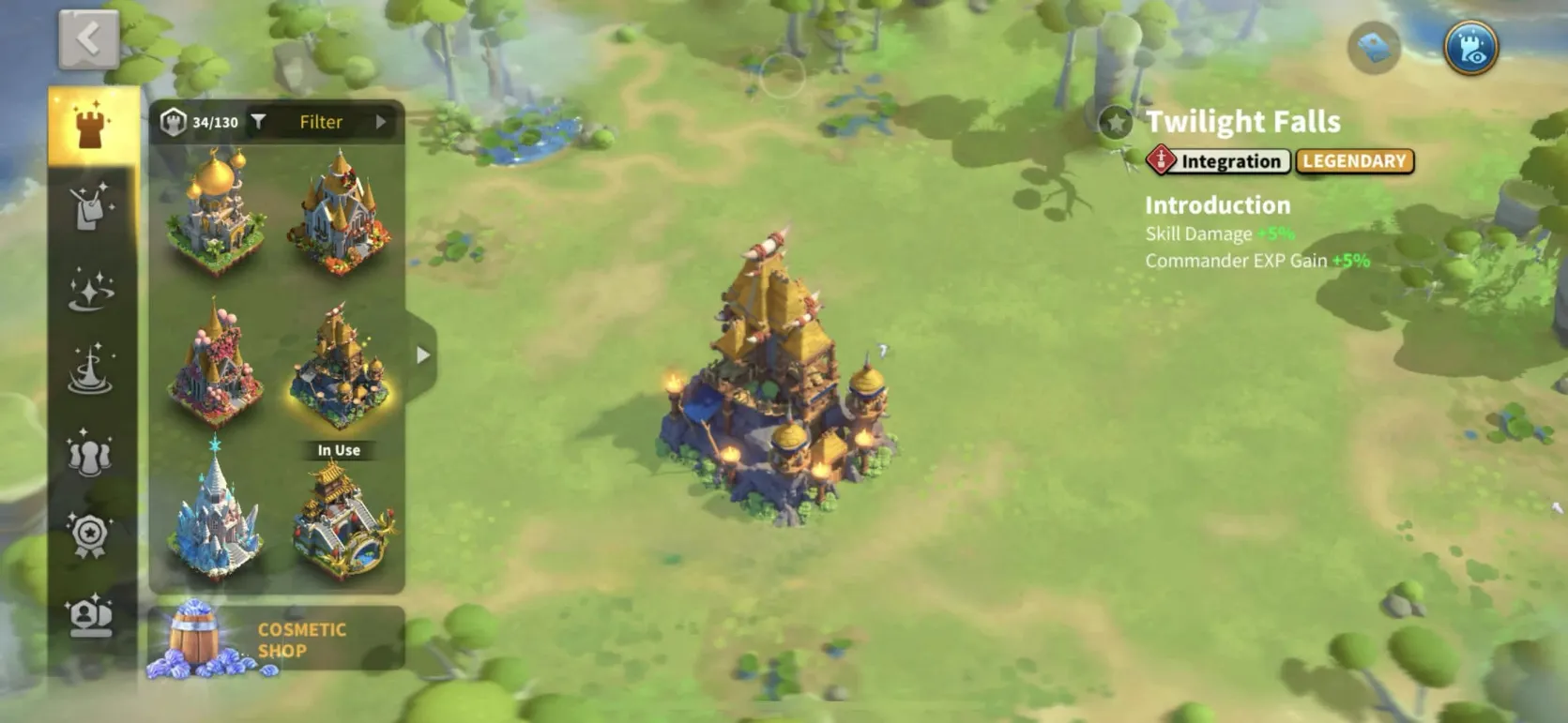Open the Cosmetic Shop
This screenshot has width=1568, height=723.
point(277,640)
